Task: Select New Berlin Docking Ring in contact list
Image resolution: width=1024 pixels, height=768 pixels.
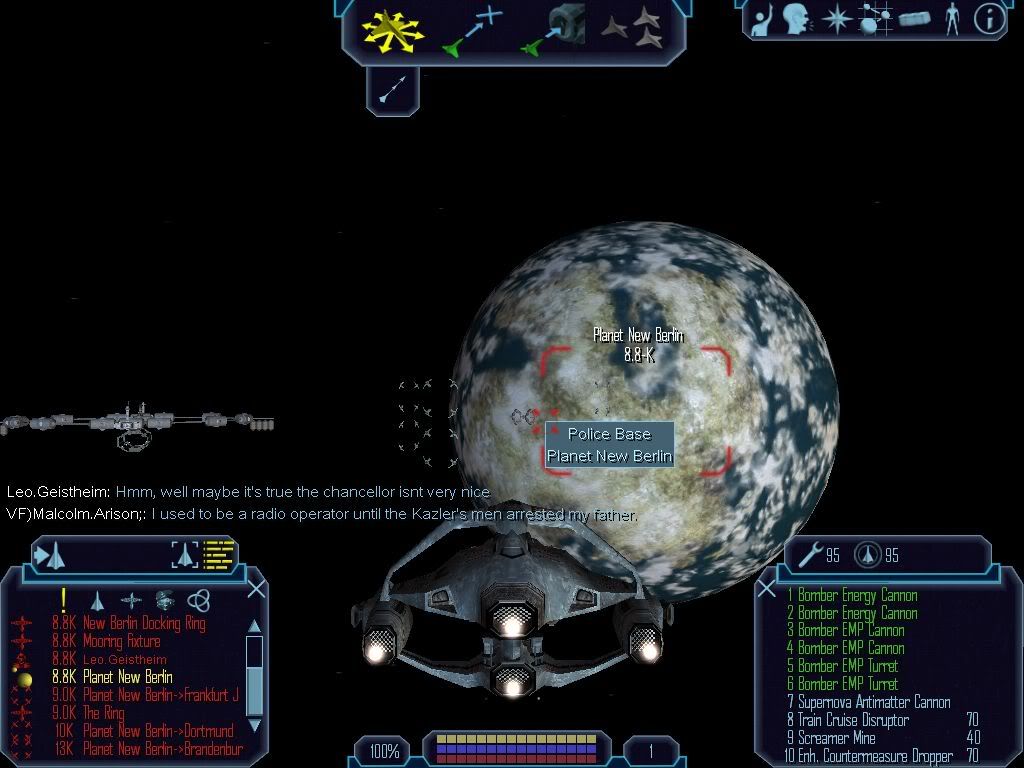Action: pyautogui.click(x=143, y=623)
